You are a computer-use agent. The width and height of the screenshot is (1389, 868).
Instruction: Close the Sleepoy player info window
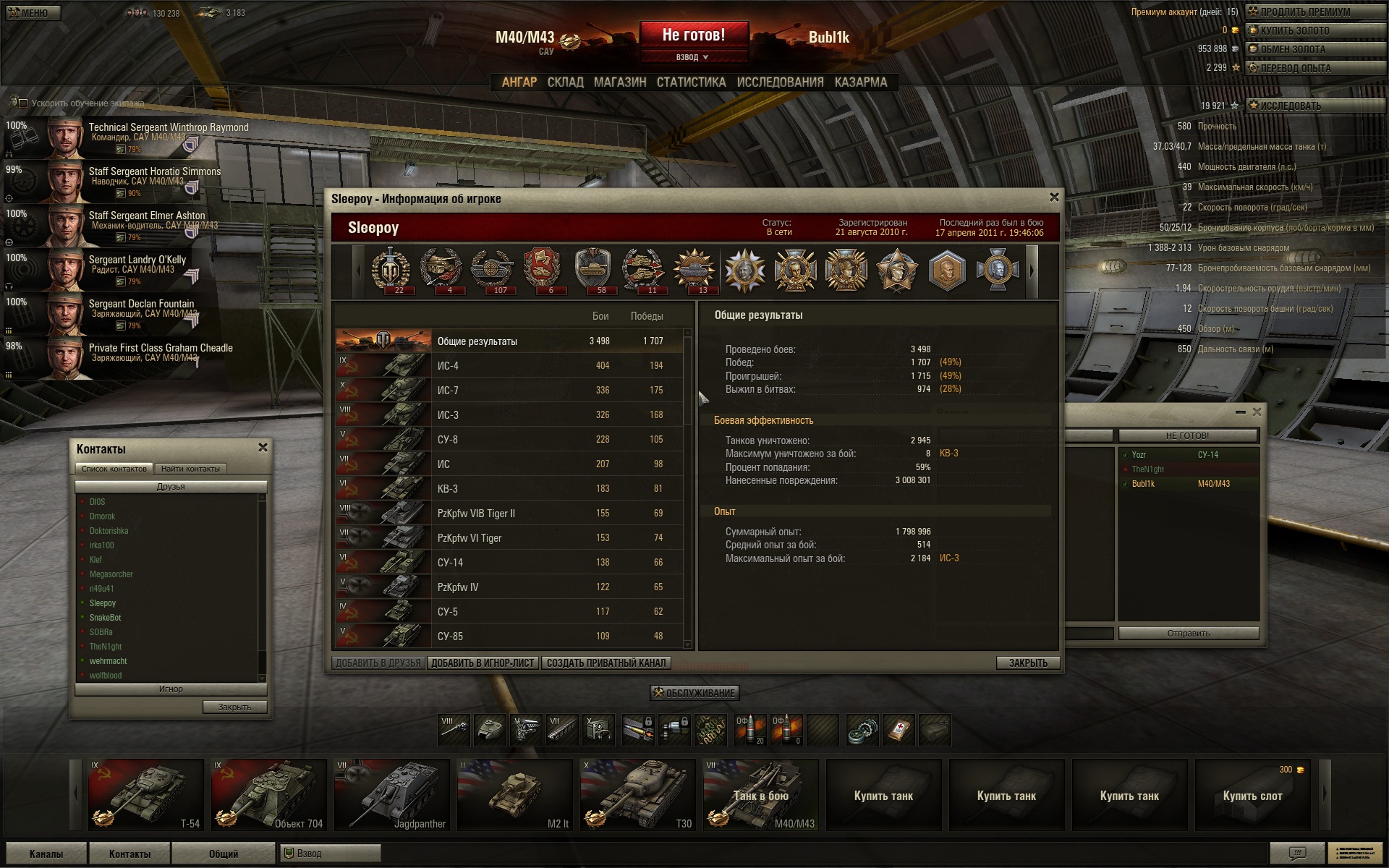(1054, 197)
